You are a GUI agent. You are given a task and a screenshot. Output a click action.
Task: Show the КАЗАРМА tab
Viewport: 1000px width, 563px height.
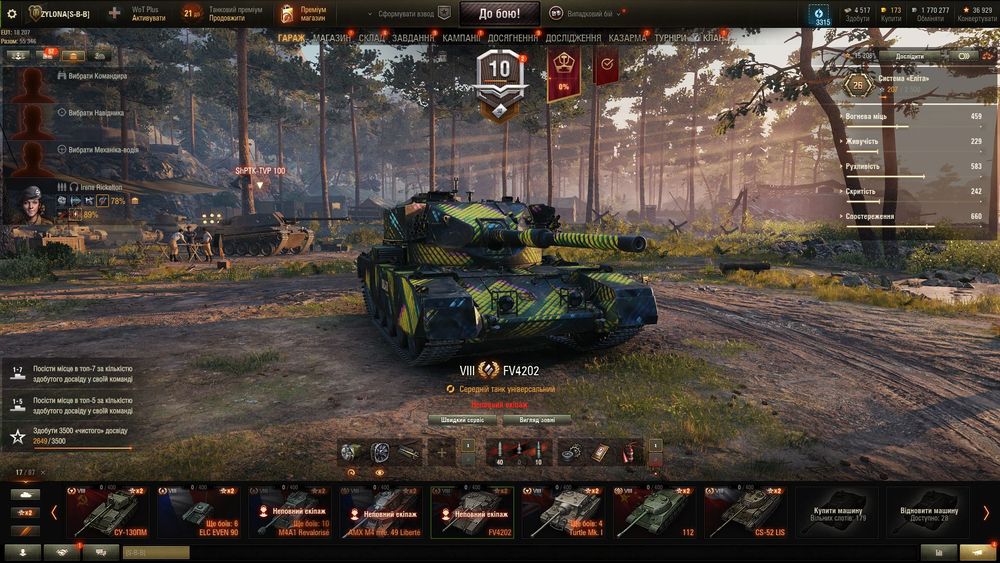click(628, 38)
